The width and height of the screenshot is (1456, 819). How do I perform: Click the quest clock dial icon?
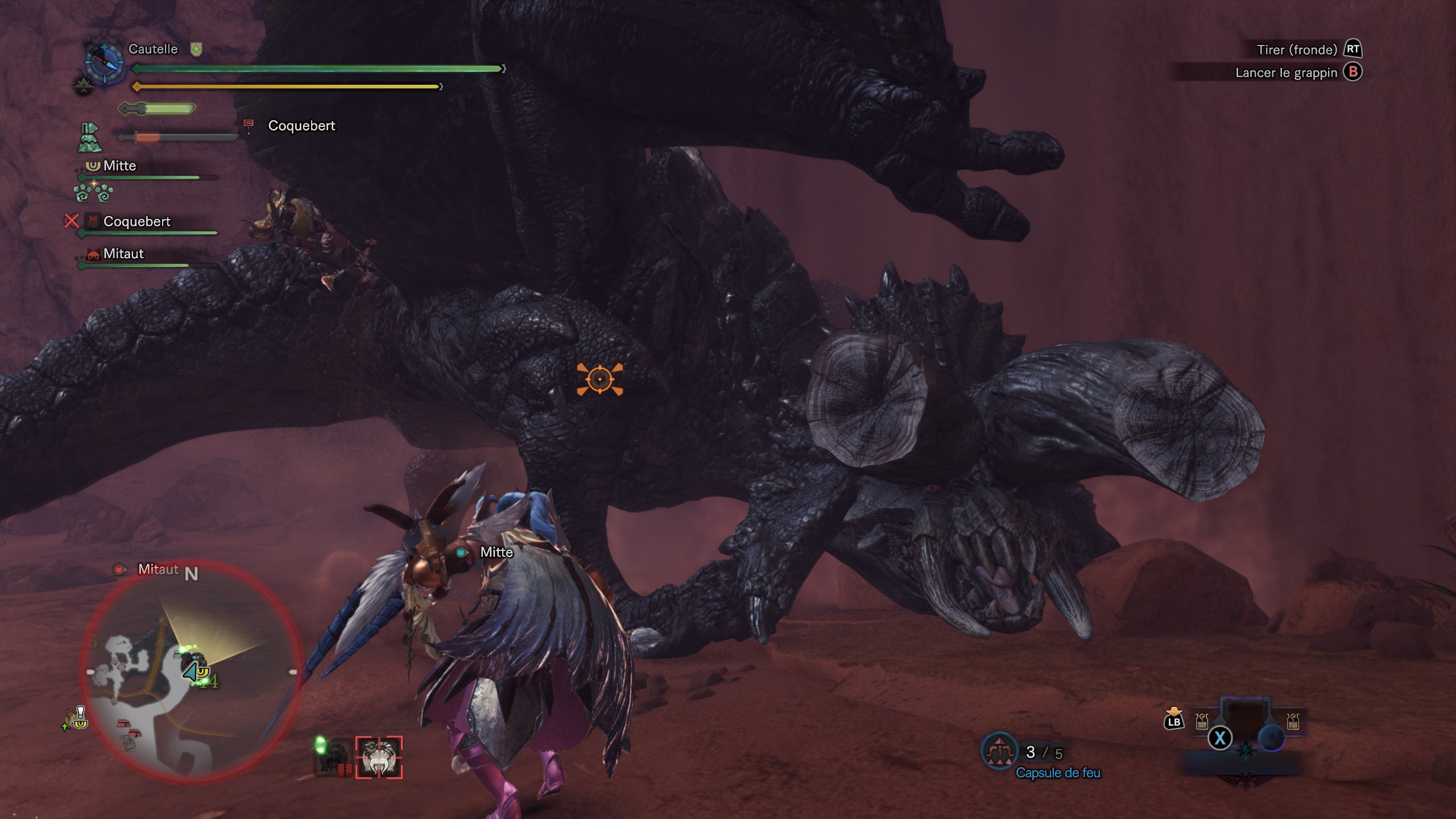coord(105,61)
